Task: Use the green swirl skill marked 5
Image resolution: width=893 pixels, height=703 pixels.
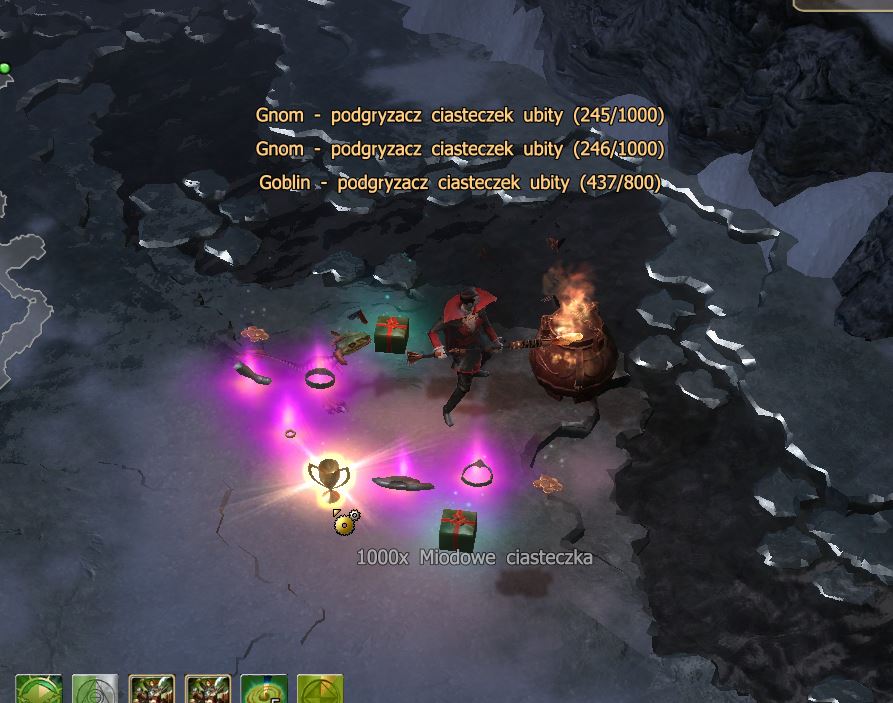Action: [x=264, y=690]
